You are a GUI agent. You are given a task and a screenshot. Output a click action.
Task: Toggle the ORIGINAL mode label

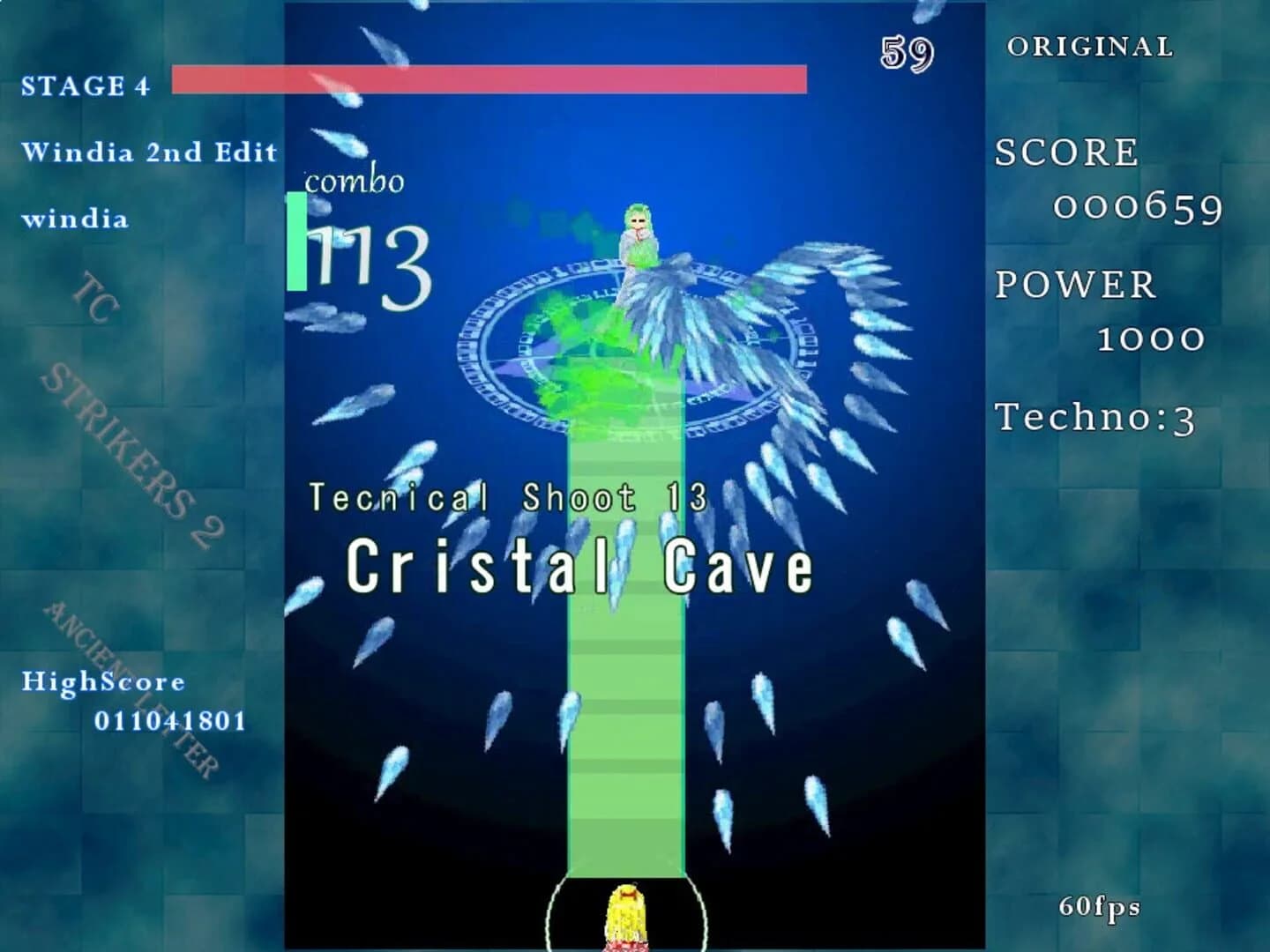1090,46
